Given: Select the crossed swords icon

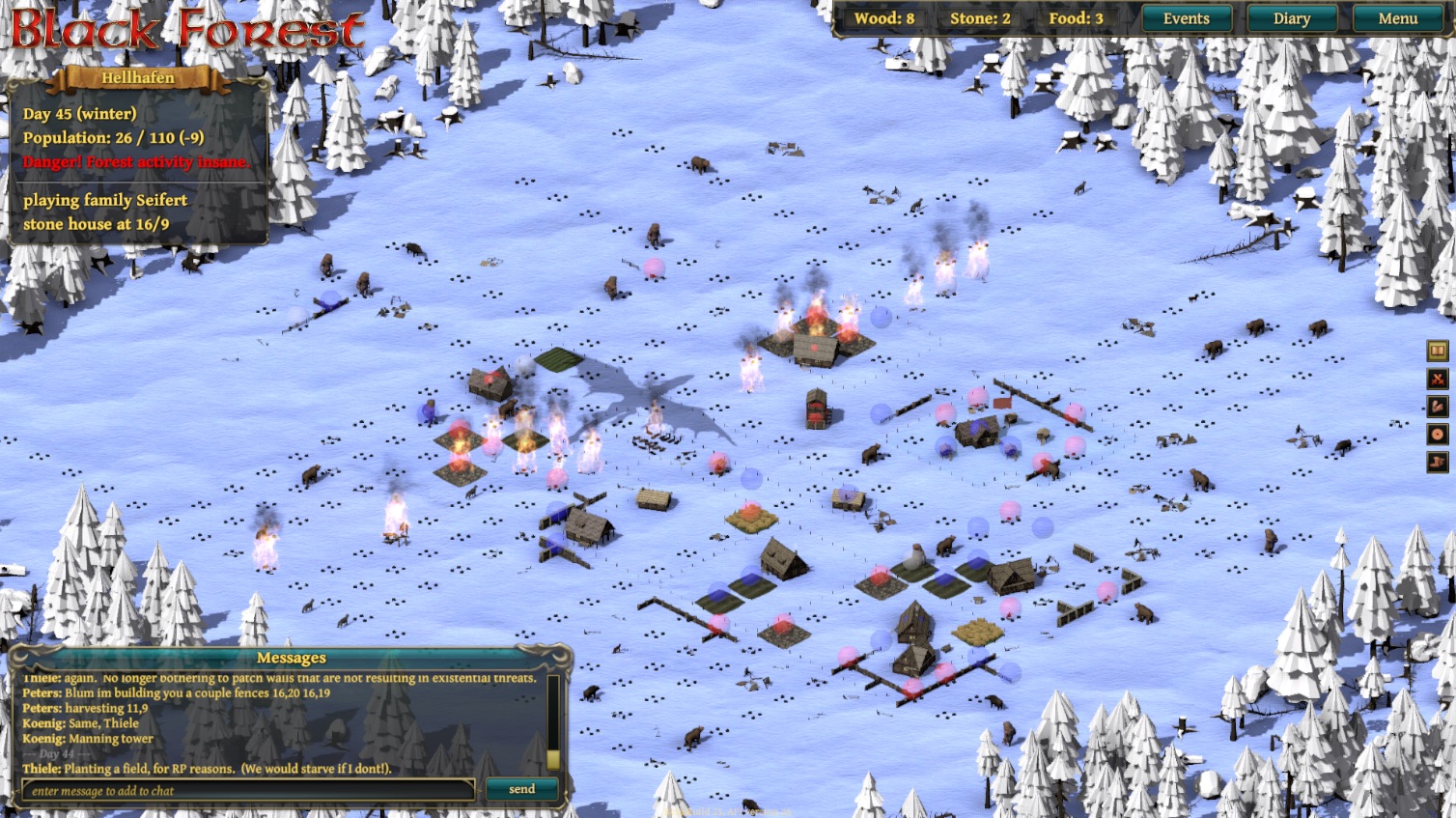Looking at the screenshot, I should (1437, 379).
